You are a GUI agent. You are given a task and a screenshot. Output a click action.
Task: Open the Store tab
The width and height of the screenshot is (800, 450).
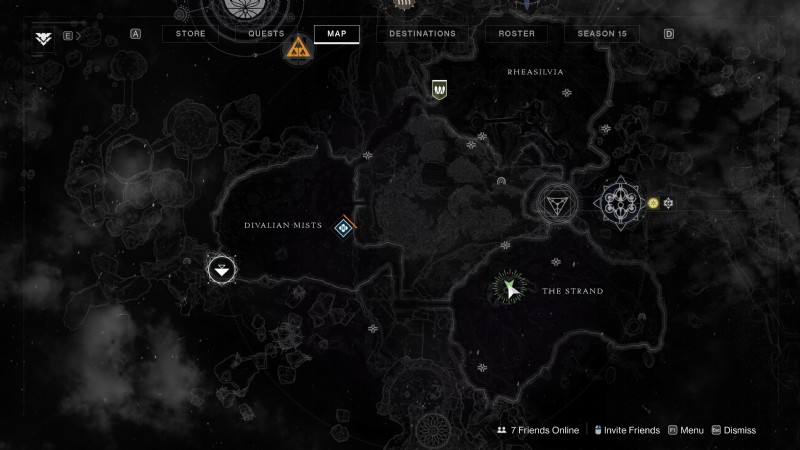(x=191, y=34)
